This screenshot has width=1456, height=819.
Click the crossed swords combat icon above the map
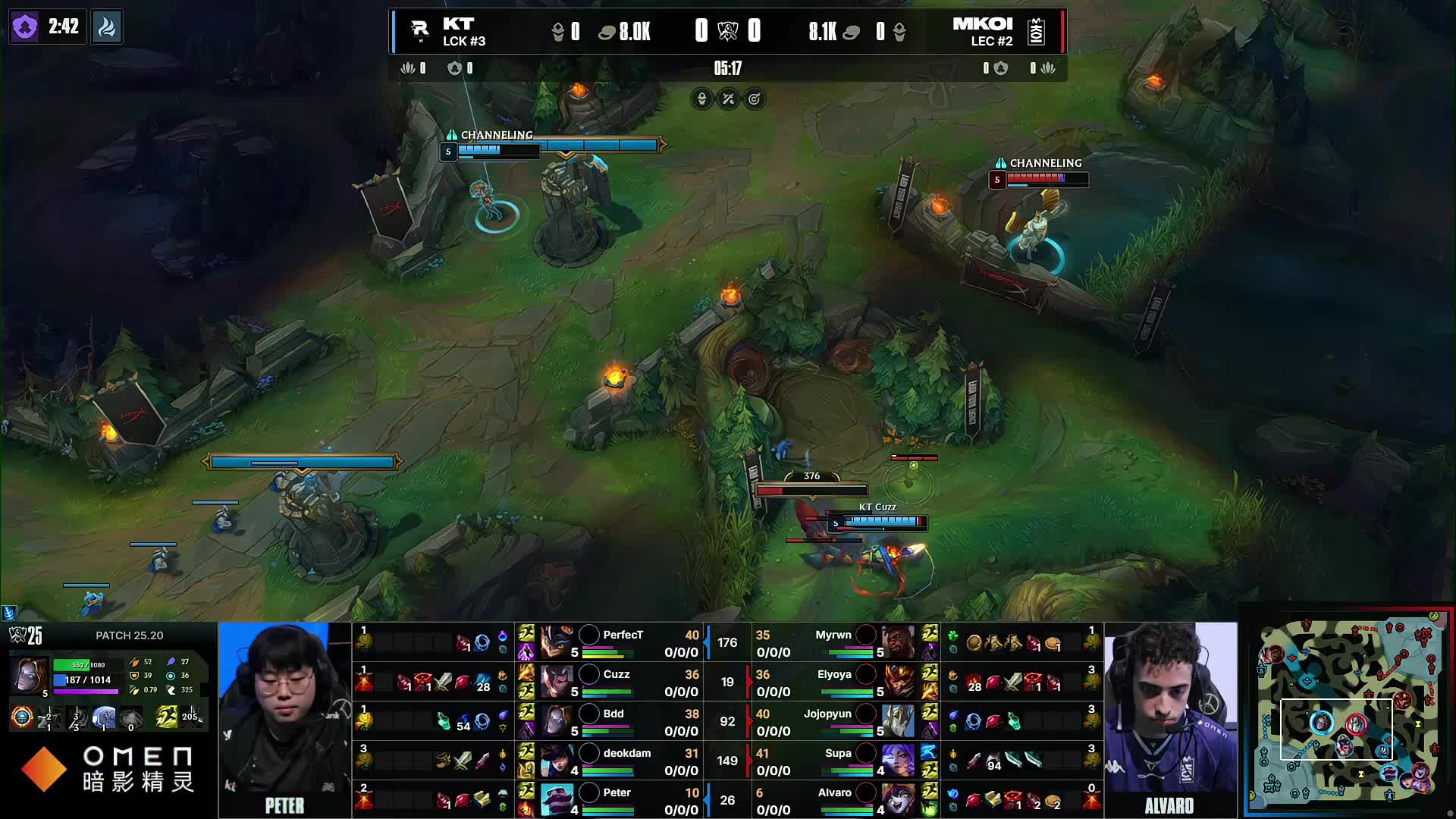[x=728, y=99]
